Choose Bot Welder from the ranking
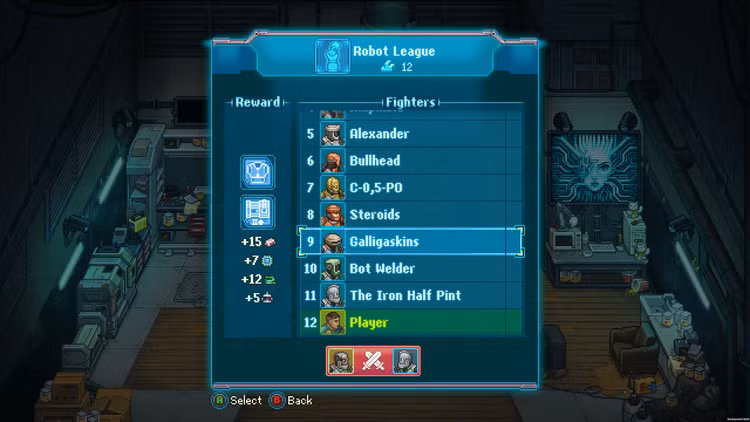Image resolution: width=750 pixels, height=422 pixels. tap(410, 269)
